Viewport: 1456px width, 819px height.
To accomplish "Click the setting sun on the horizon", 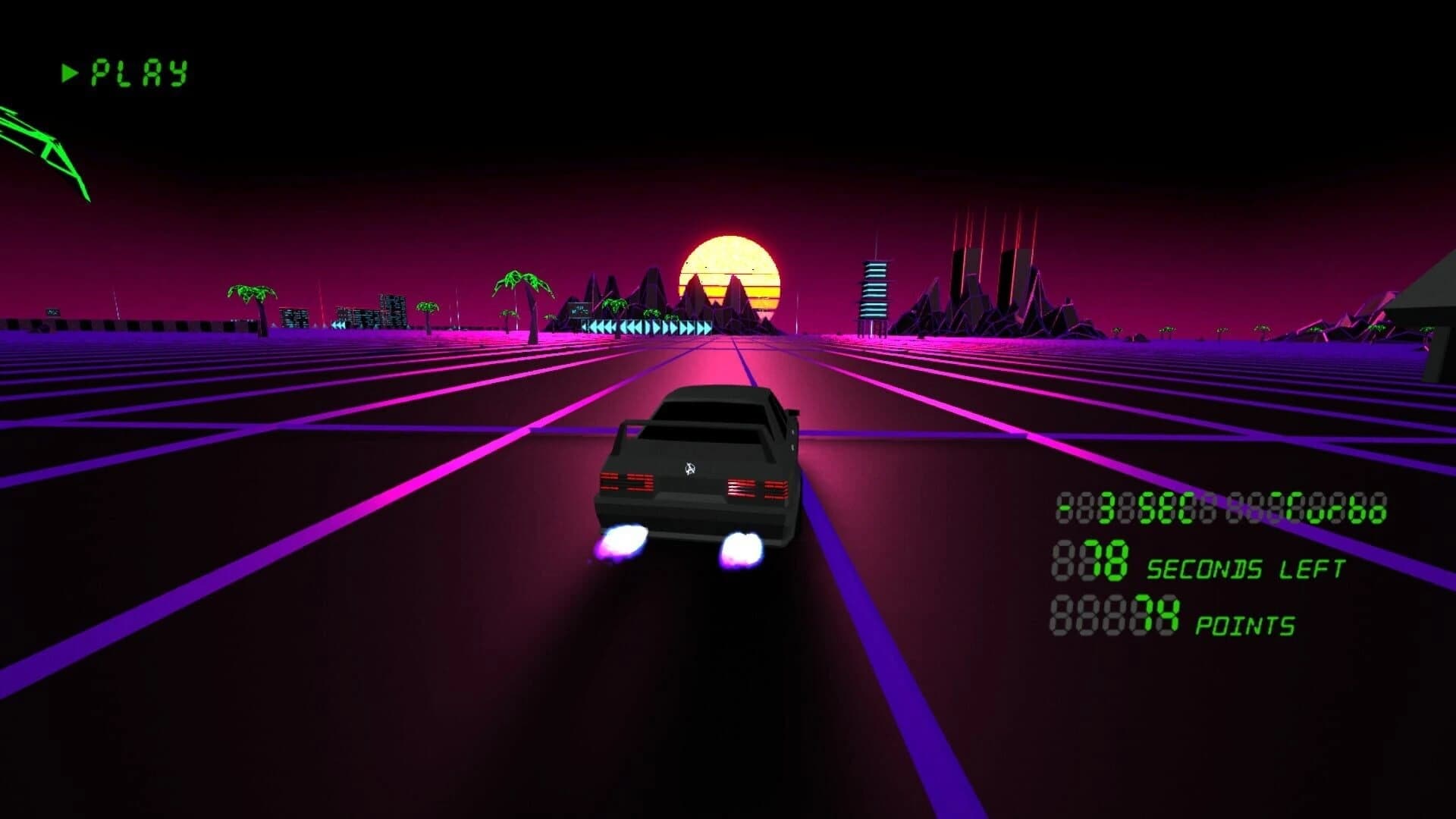I will coord(728,273).
